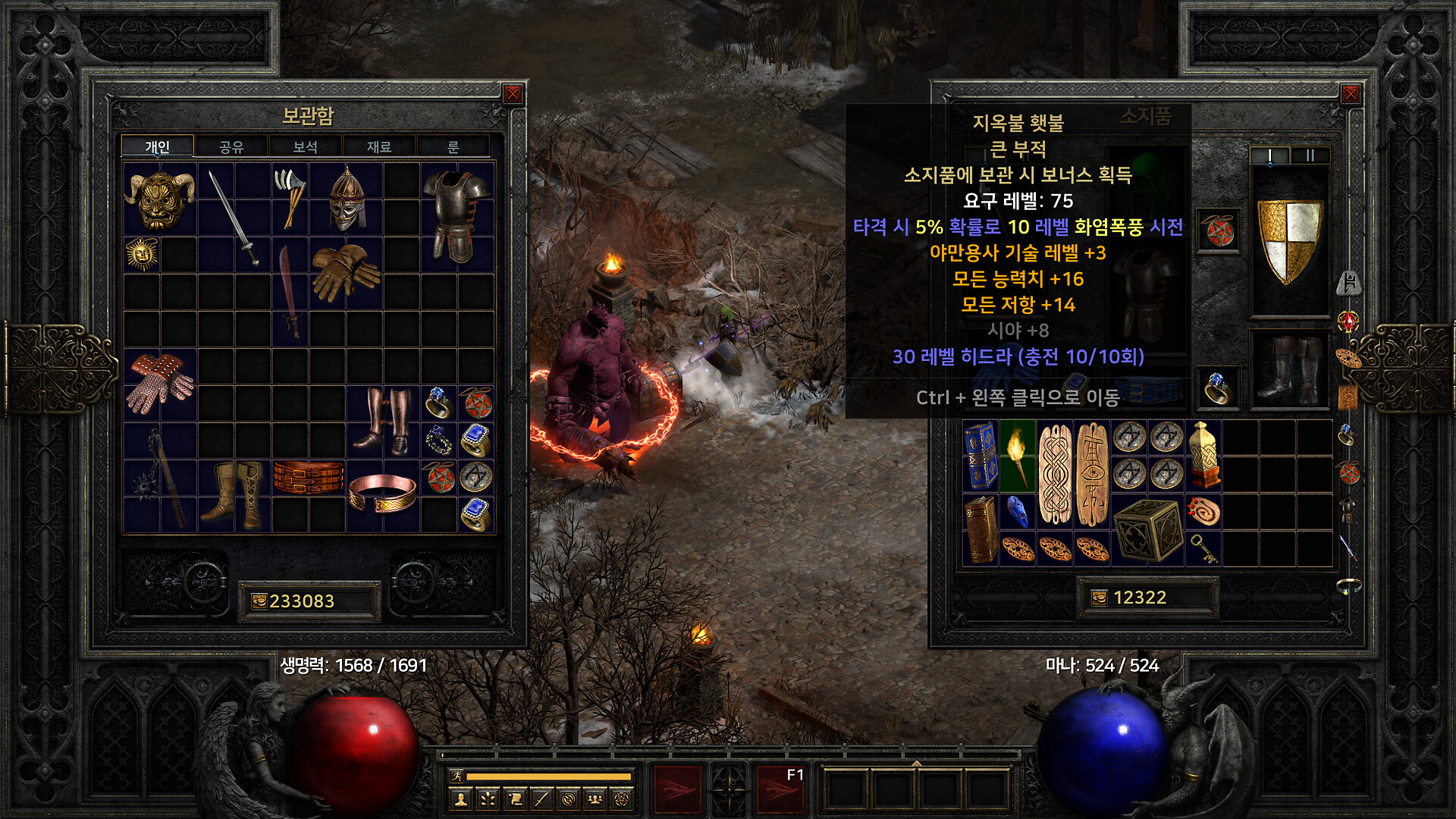1456x819 pixels.
Task: Select the plate armor in the stash
Action: click(457, 216)
